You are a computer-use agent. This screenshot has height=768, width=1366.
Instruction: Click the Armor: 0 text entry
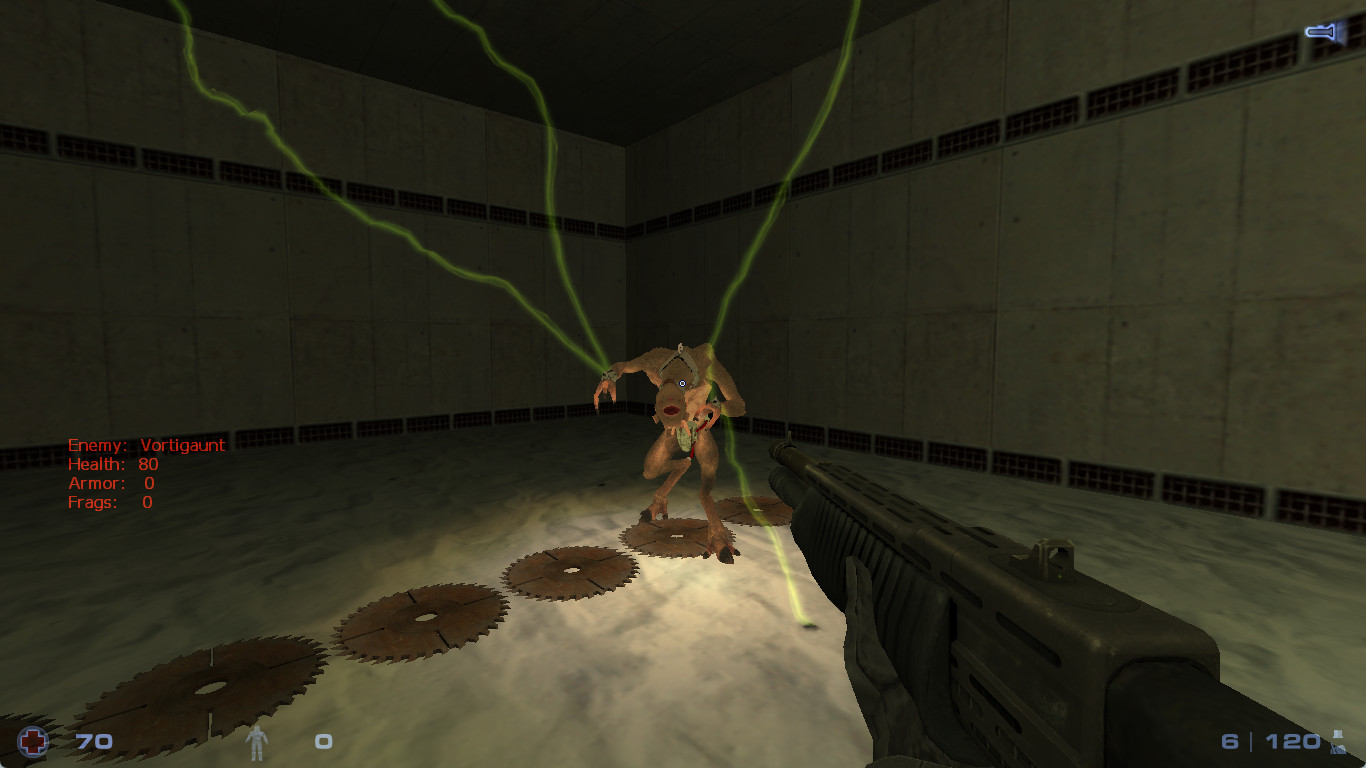pyautogui.click(x=110, y=483)
